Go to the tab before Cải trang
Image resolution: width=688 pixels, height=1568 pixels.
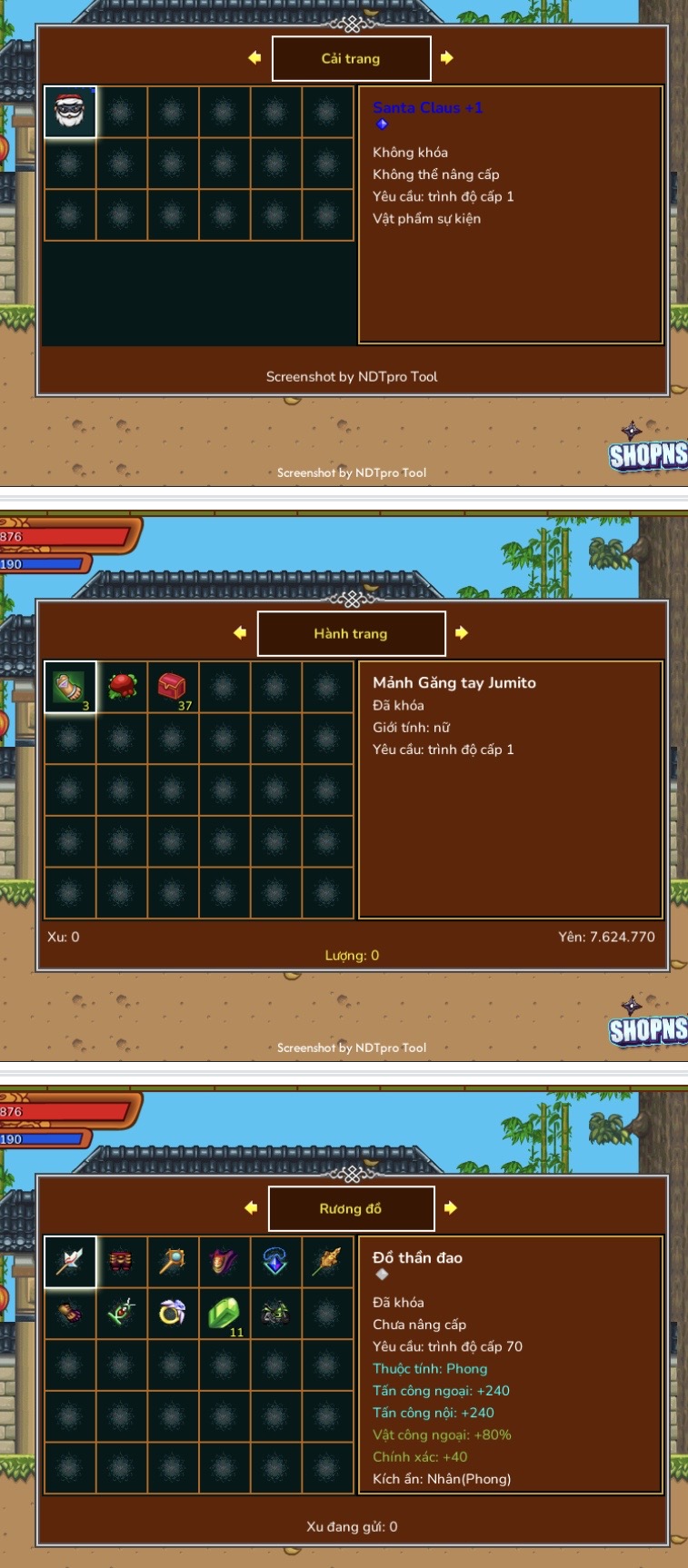point(254,58)
